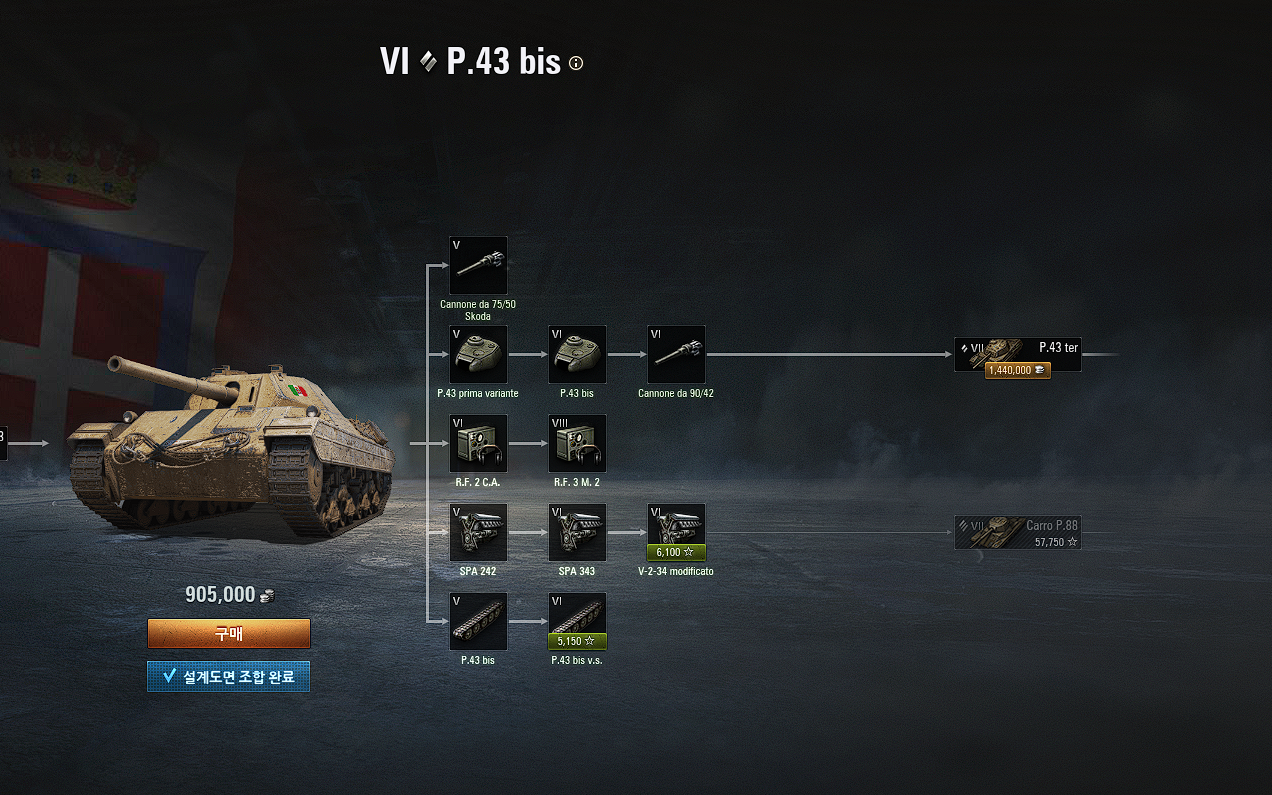
Task: Go to the previous tank node at left edge
Action: (x=3, y=442)
